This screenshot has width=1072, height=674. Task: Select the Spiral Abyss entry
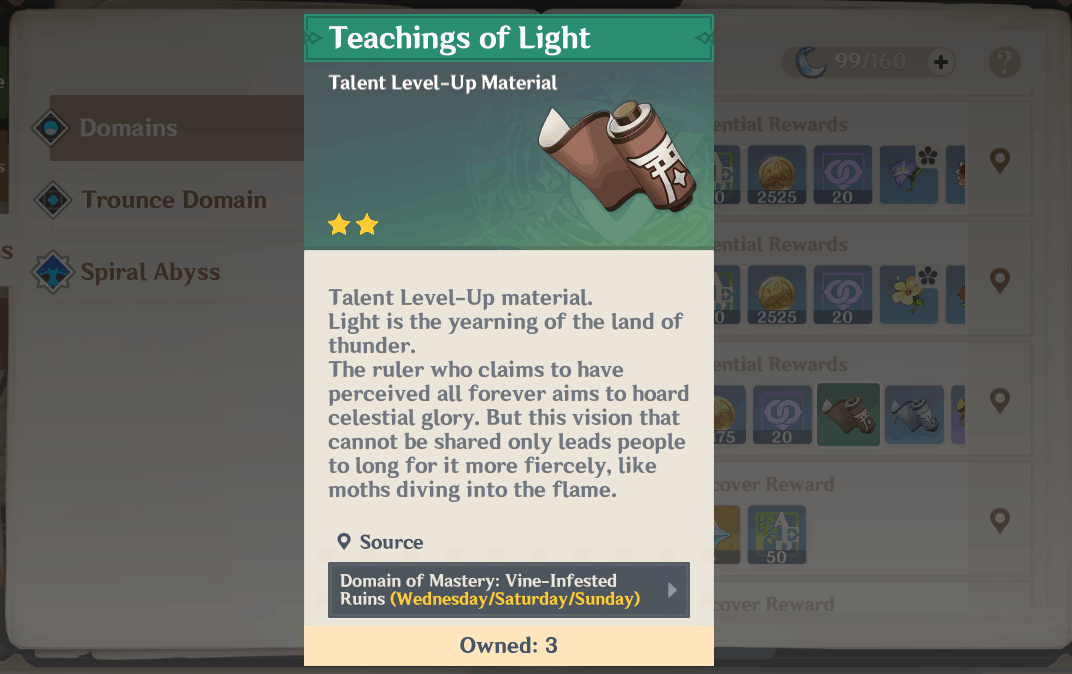click(x=150, y=272)
